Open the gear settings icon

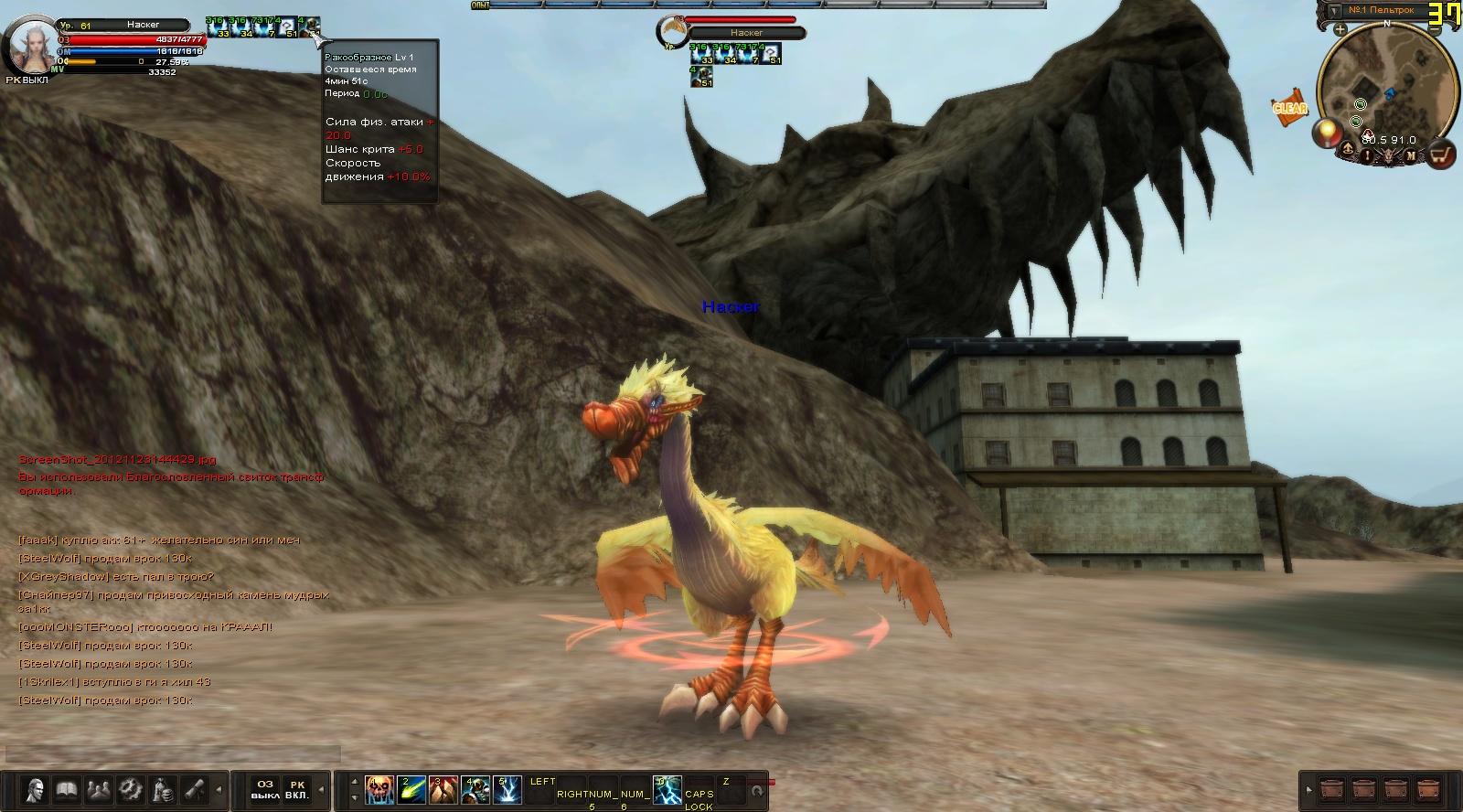(130, 788)
